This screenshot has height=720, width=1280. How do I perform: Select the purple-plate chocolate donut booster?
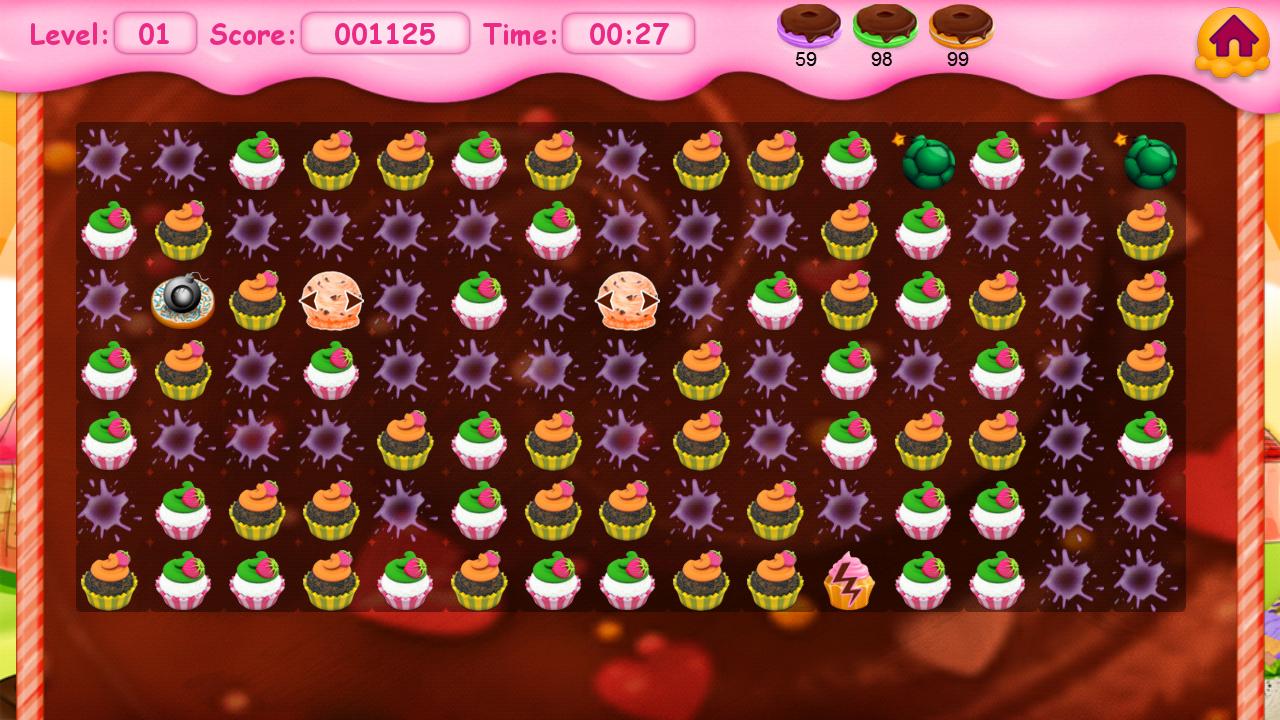coord(808,26)
